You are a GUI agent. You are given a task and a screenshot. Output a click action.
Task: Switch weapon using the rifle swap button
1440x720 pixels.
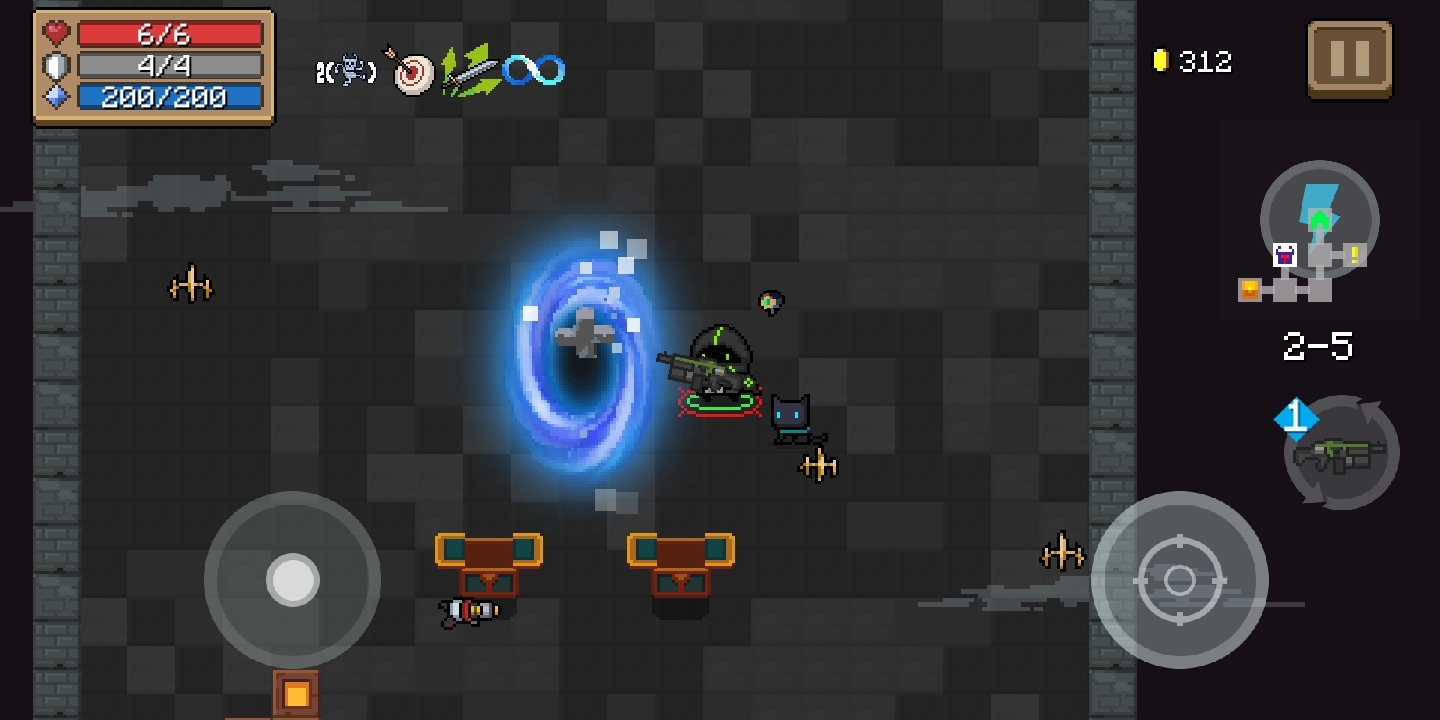(x=1341, y=454)
